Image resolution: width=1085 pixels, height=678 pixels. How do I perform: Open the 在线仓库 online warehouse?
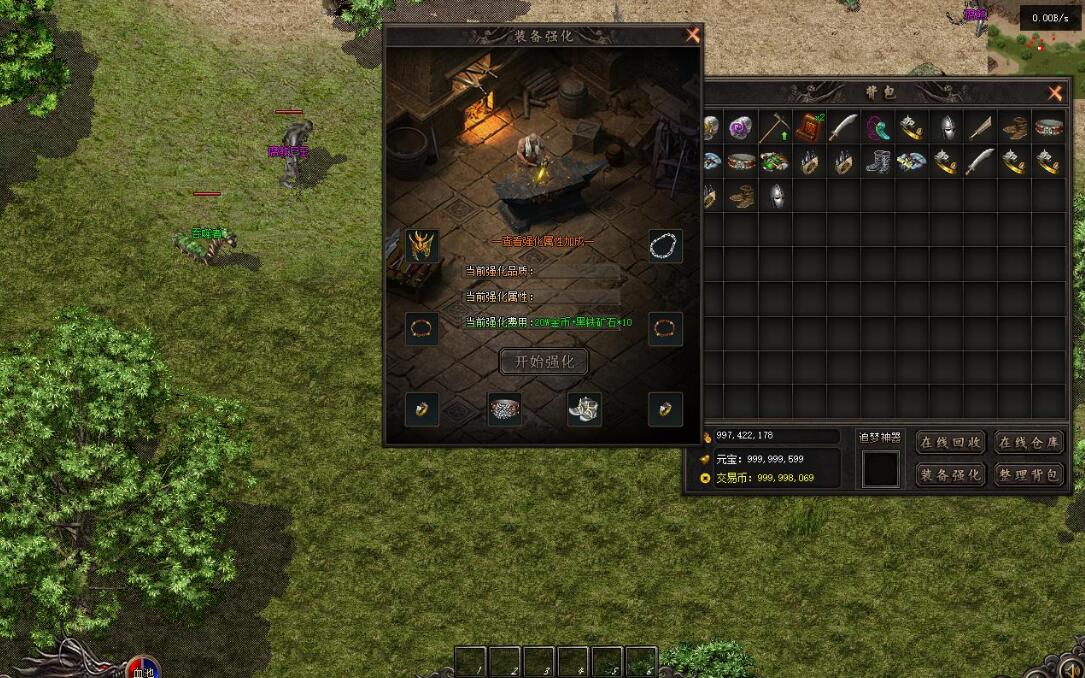(1028, 442)
